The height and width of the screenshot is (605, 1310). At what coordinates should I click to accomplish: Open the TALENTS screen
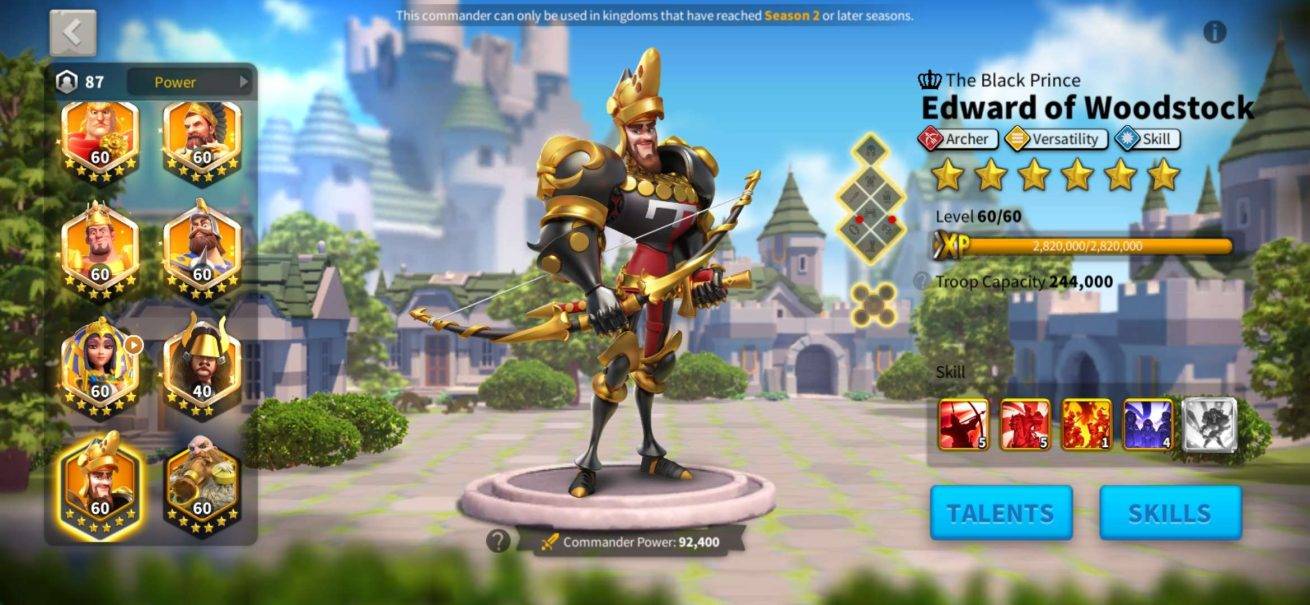[1000, 513]
